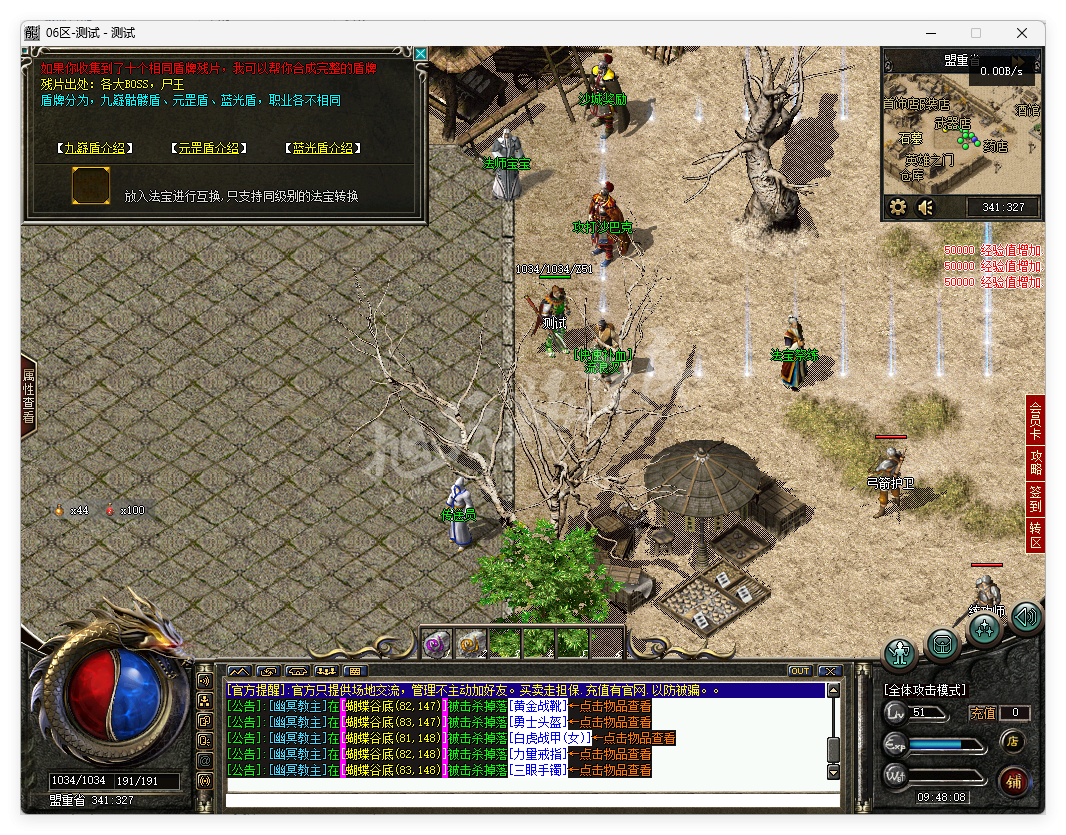Close the shield fragment dialog panel
Image resolution: width=1066 pixels, height=835 pixels.
point(421,54)
